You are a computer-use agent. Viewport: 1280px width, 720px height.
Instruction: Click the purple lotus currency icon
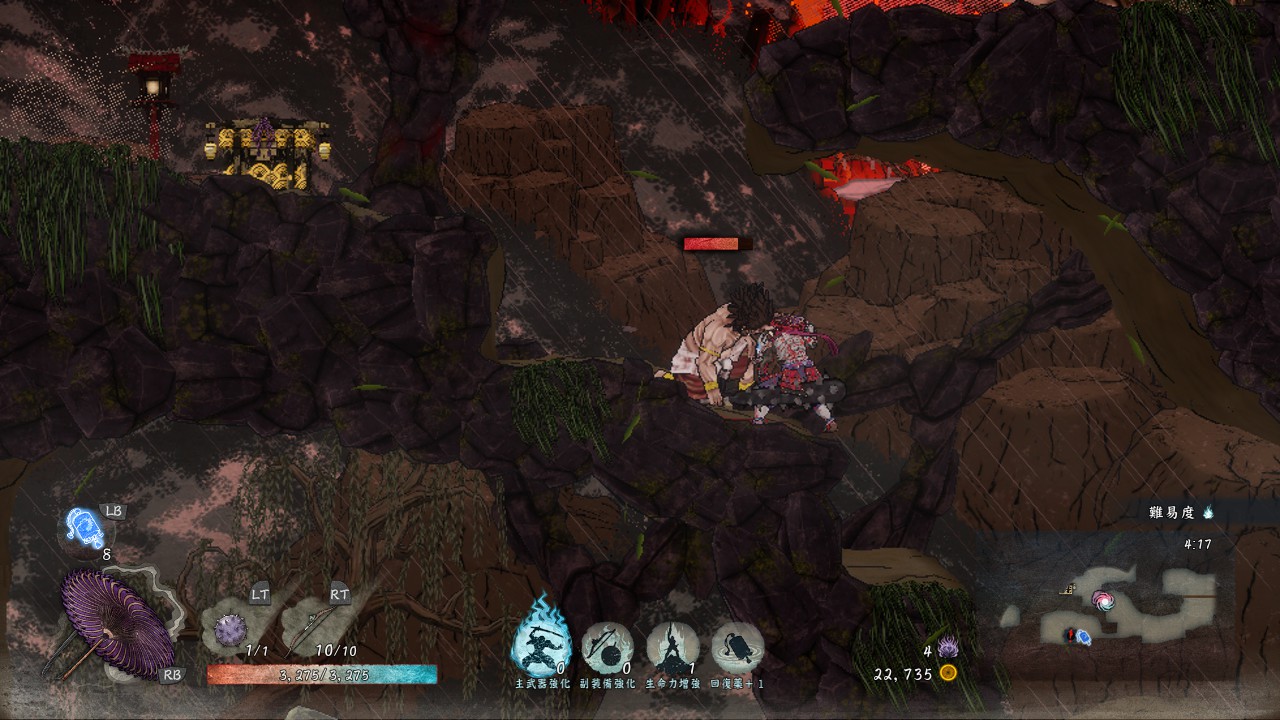(947, 648)
